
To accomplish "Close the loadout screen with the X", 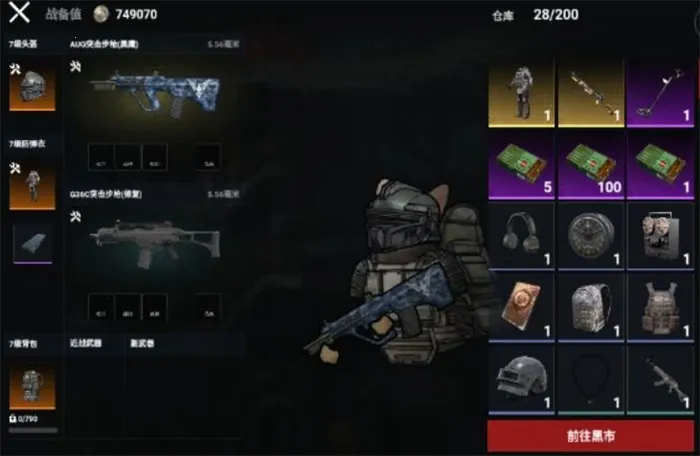I will 19,14.
